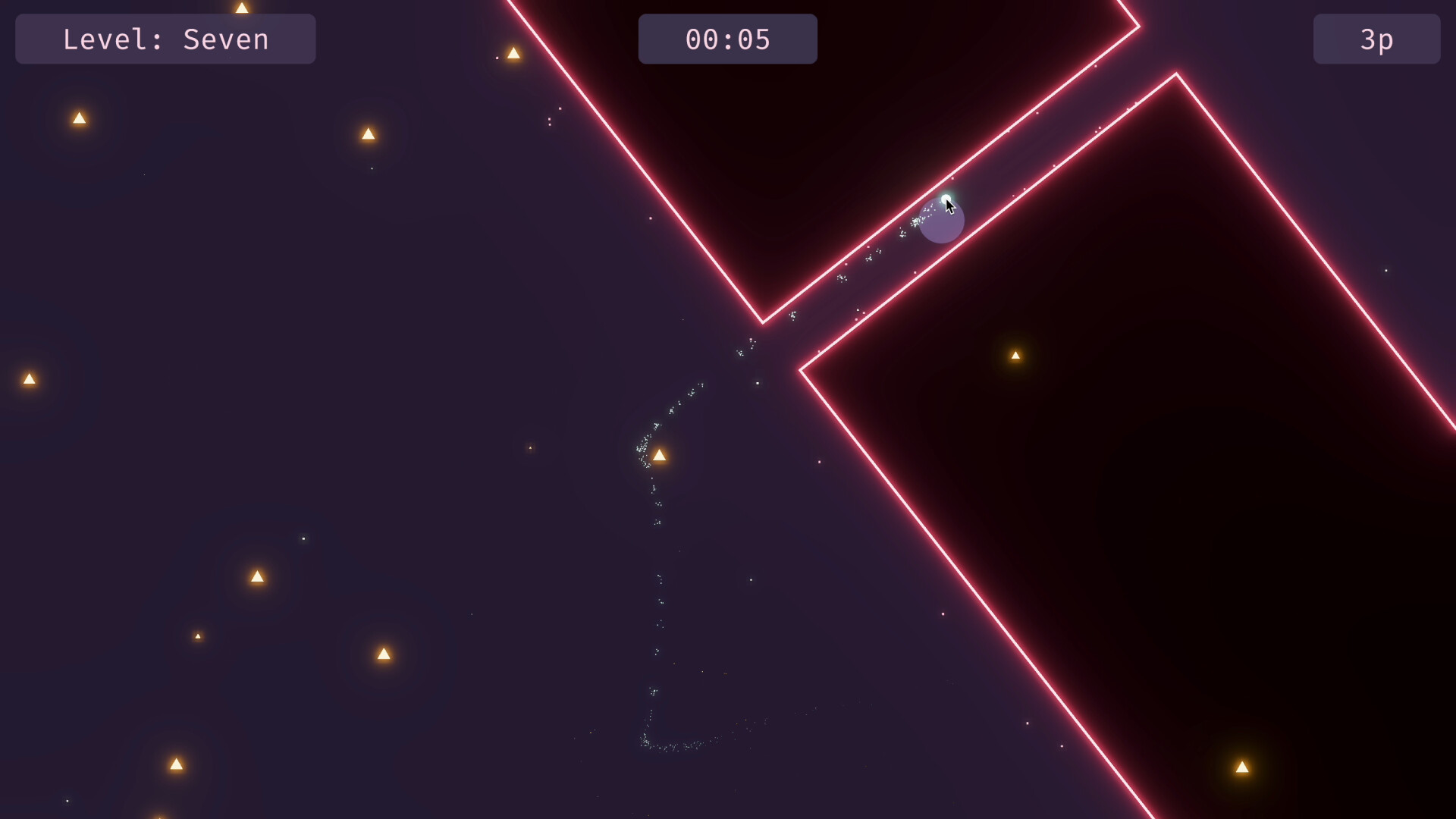Click the player orb between red walls
Image resolution: width=1456 pixels, height=819 pixels.
point(942,220)
